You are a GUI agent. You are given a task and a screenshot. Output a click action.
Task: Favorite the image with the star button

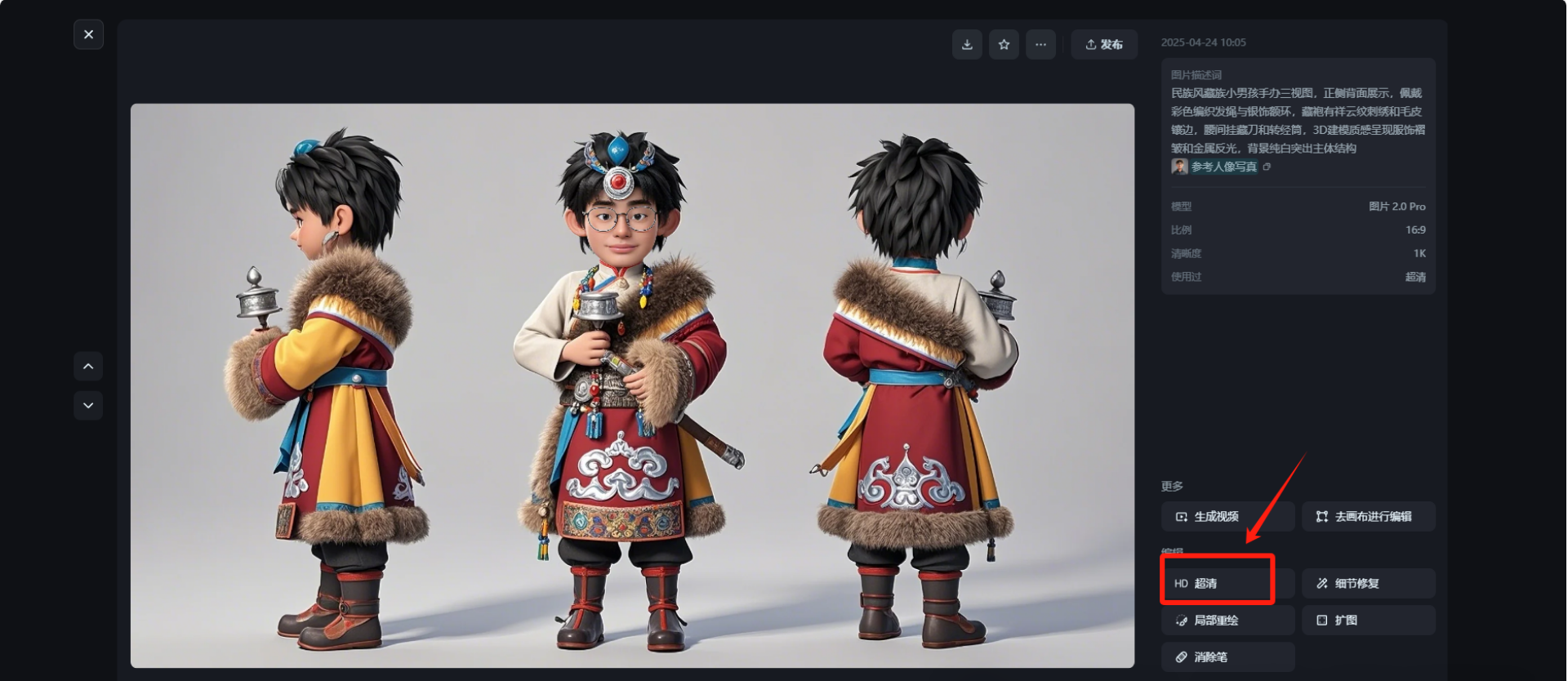click(x=1004, y=44)
